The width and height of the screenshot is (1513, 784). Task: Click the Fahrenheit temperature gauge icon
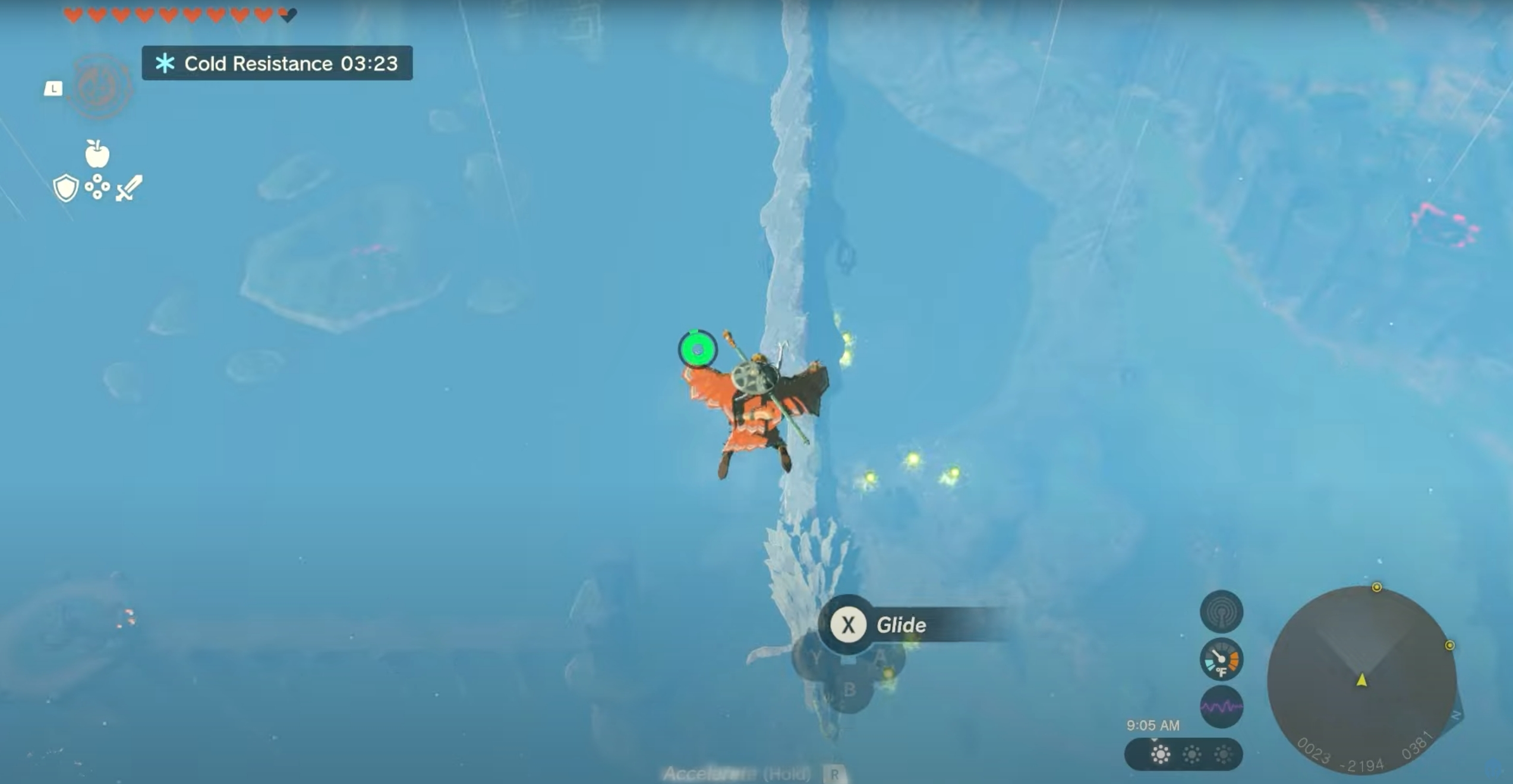point(1221,659)
